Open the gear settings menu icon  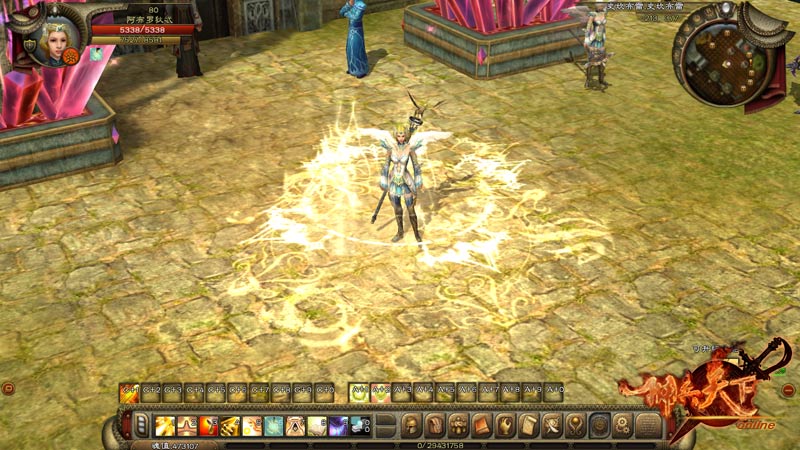(623, 425)
